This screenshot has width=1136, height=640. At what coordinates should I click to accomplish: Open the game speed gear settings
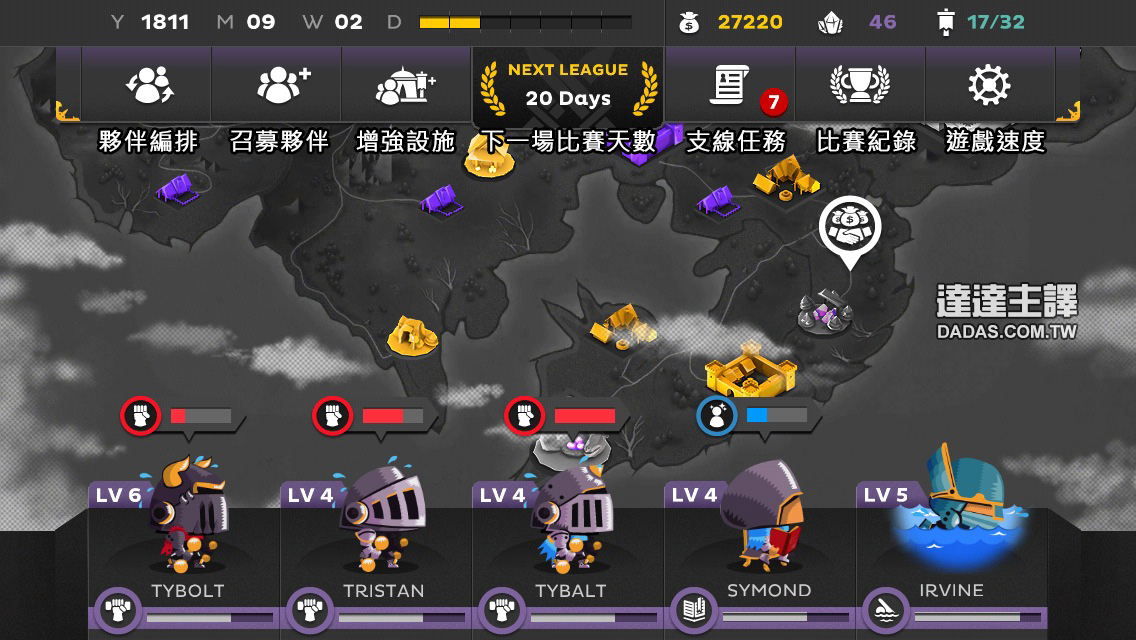pyautogui.click(x=989, y=87)
